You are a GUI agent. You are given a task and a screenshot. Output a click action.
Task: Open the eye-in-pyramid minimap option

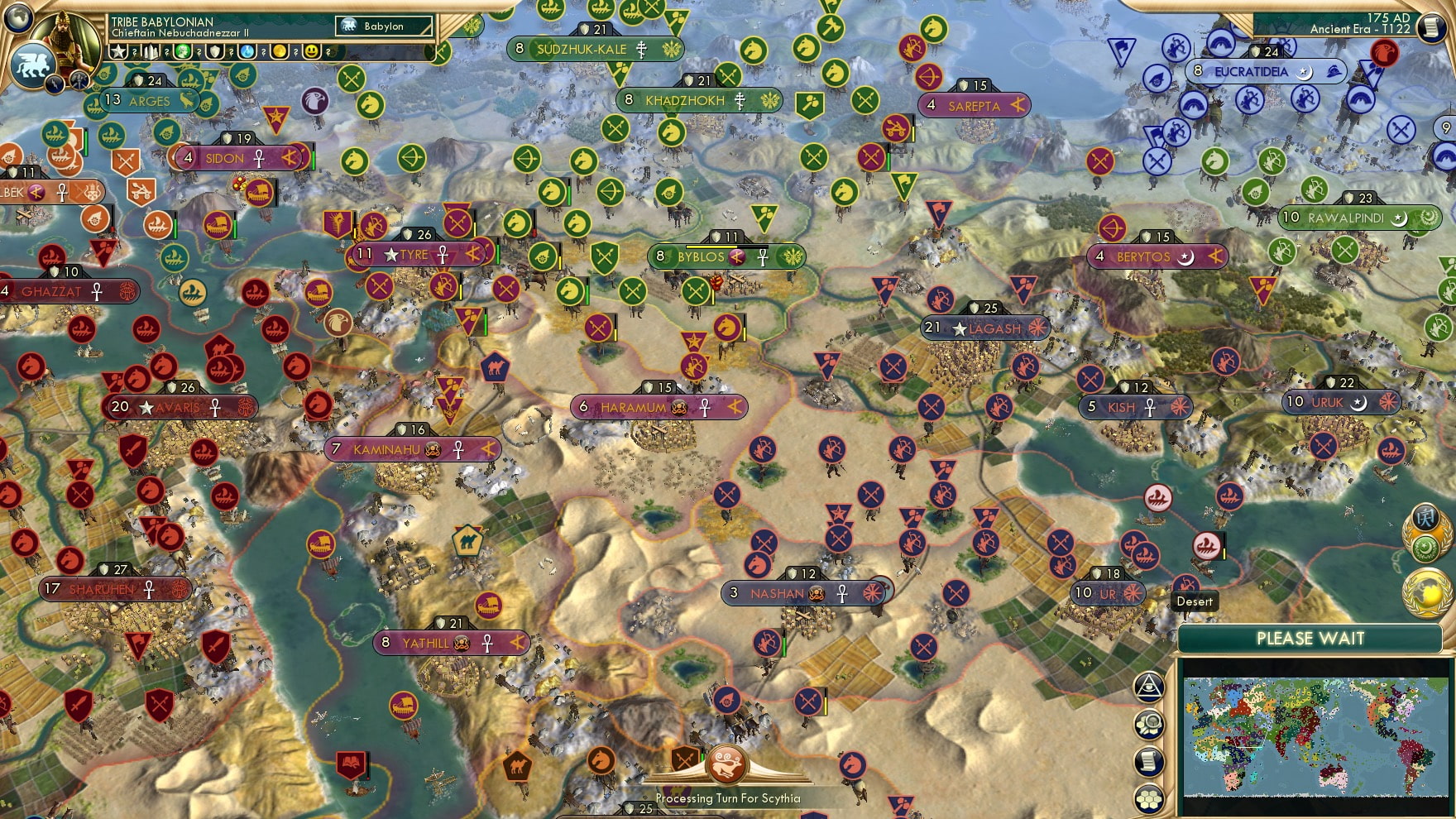click(x=1149, y=687)
